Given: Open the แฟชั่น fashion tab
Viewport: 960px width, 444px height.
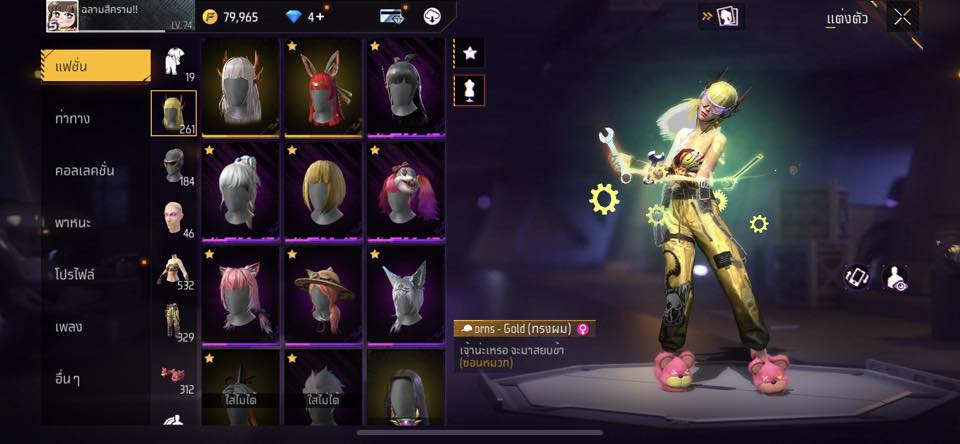Looking at the screenshot, I should click(x=96, y=66).
